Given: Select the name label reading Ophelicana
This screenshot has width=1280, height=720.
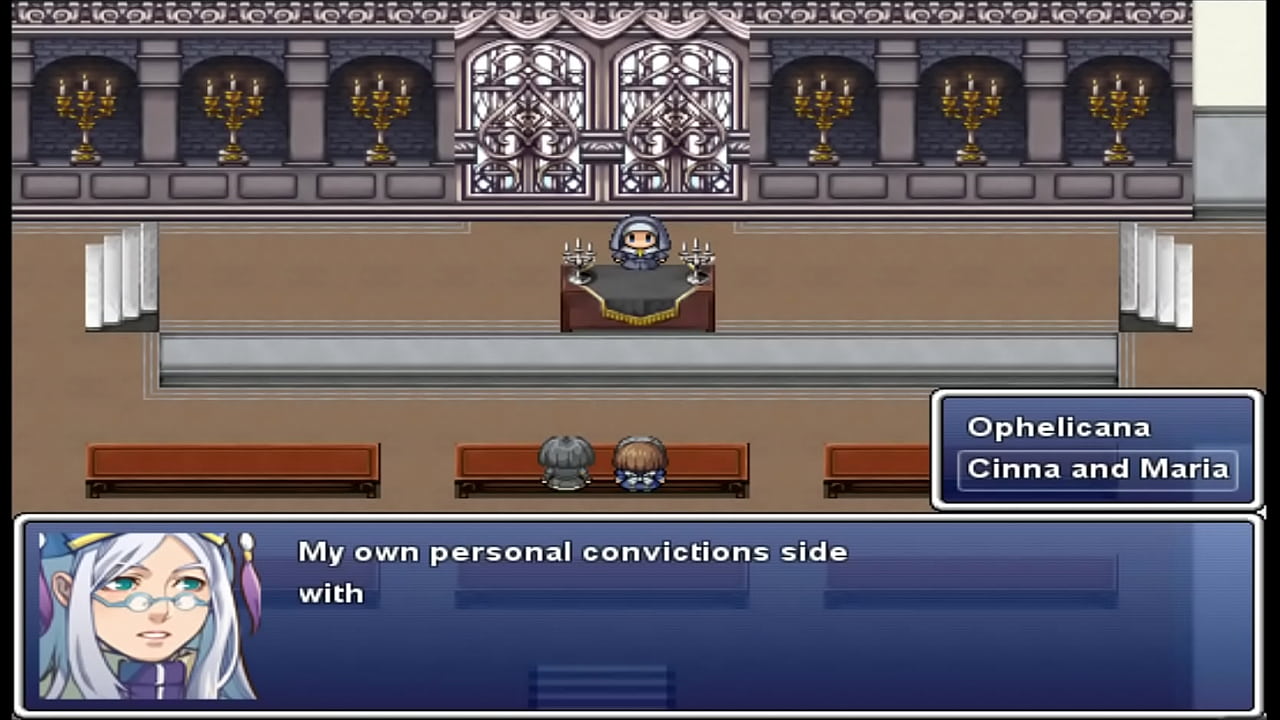Looking at the screenshot, I should [x=1058, y=427].
